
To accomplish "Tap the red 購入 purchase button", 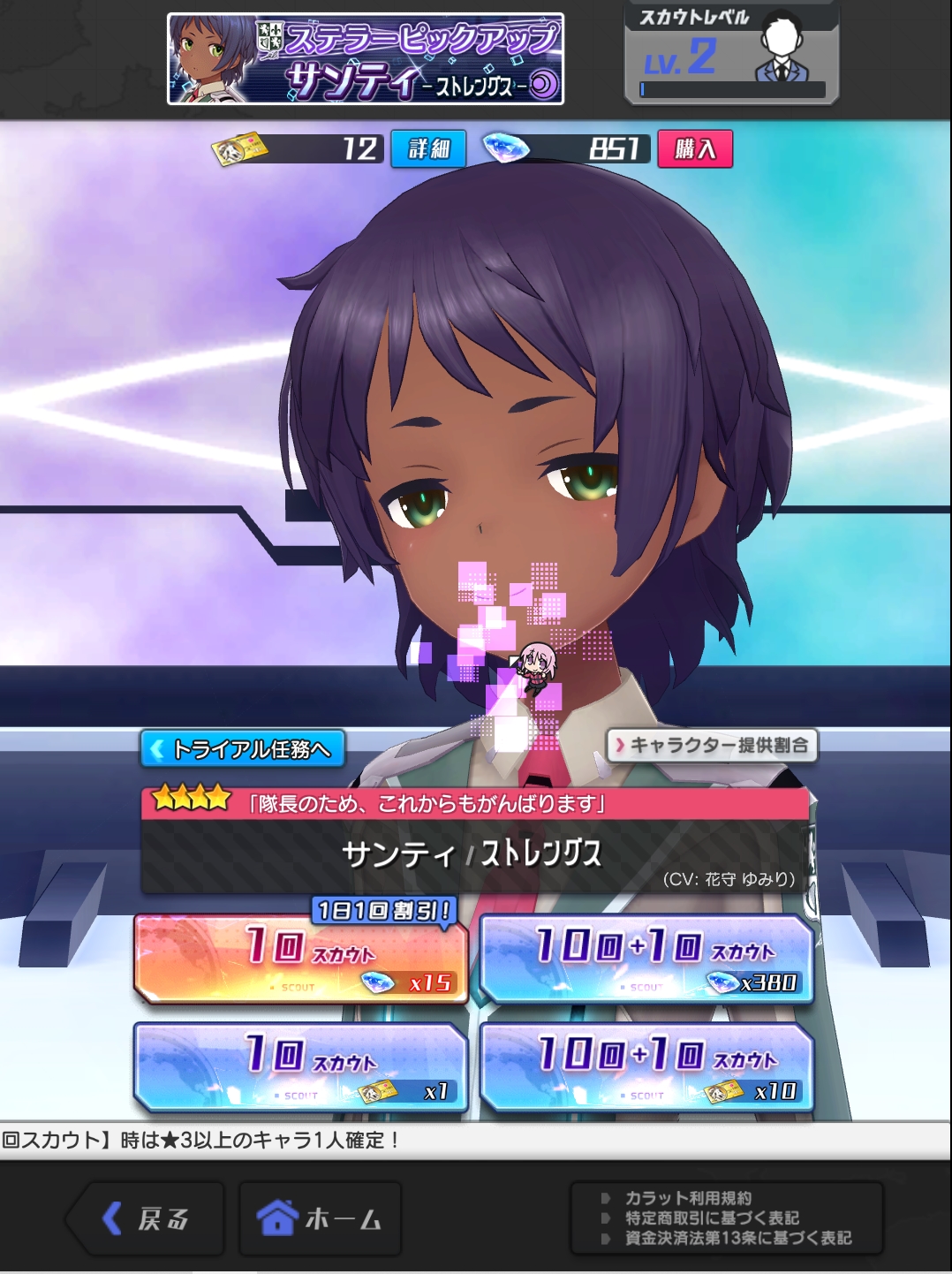I will pos(695,149).
